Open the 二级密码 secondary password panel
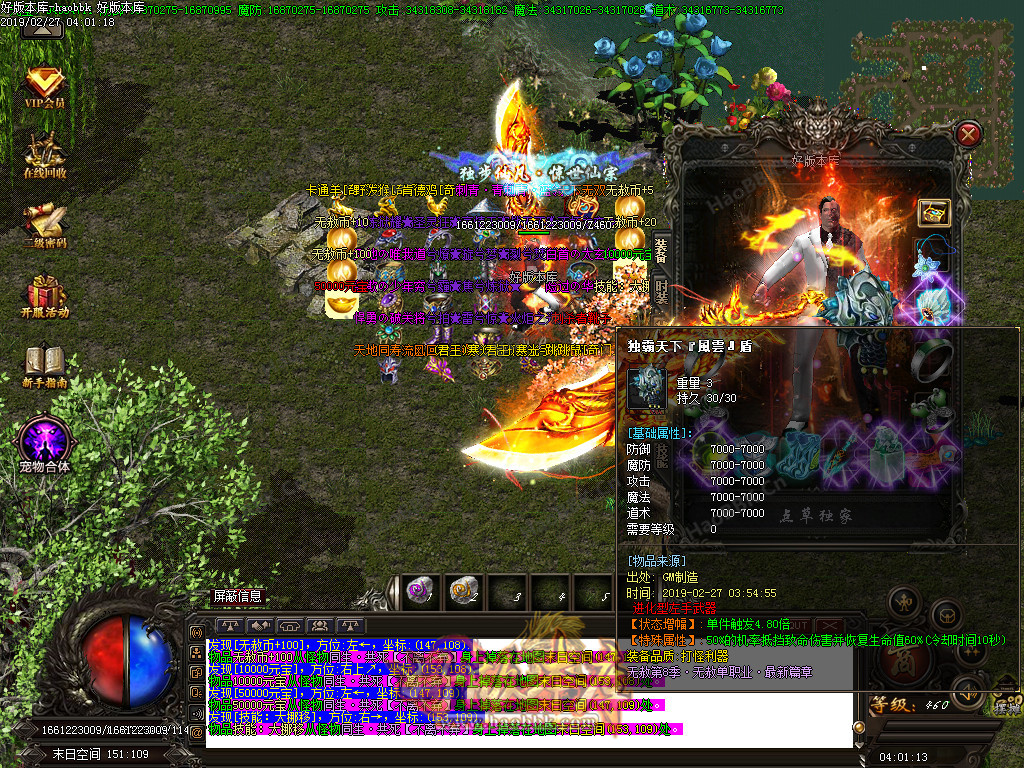This screenshot has width=1024, height=768. click(x=44, y=225)
